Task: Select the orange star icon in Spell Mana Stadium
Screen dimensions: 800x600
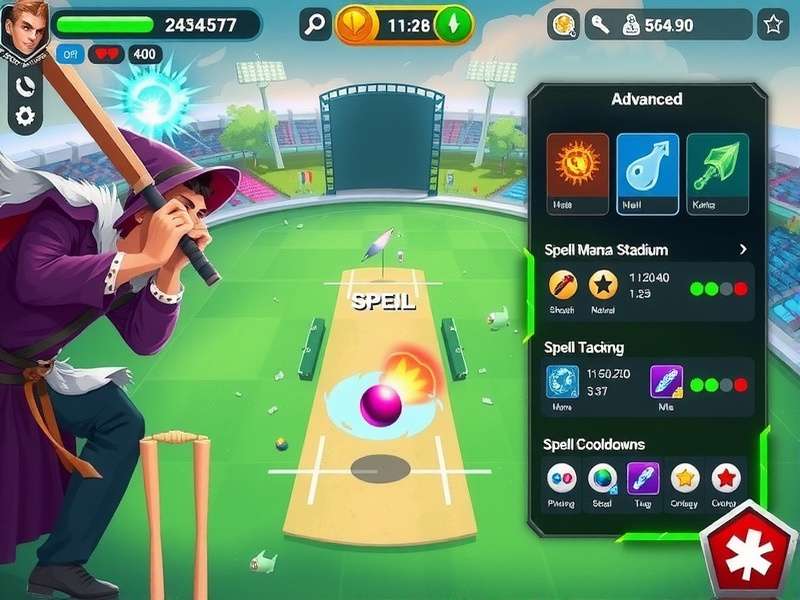Action: coord(602,285)
